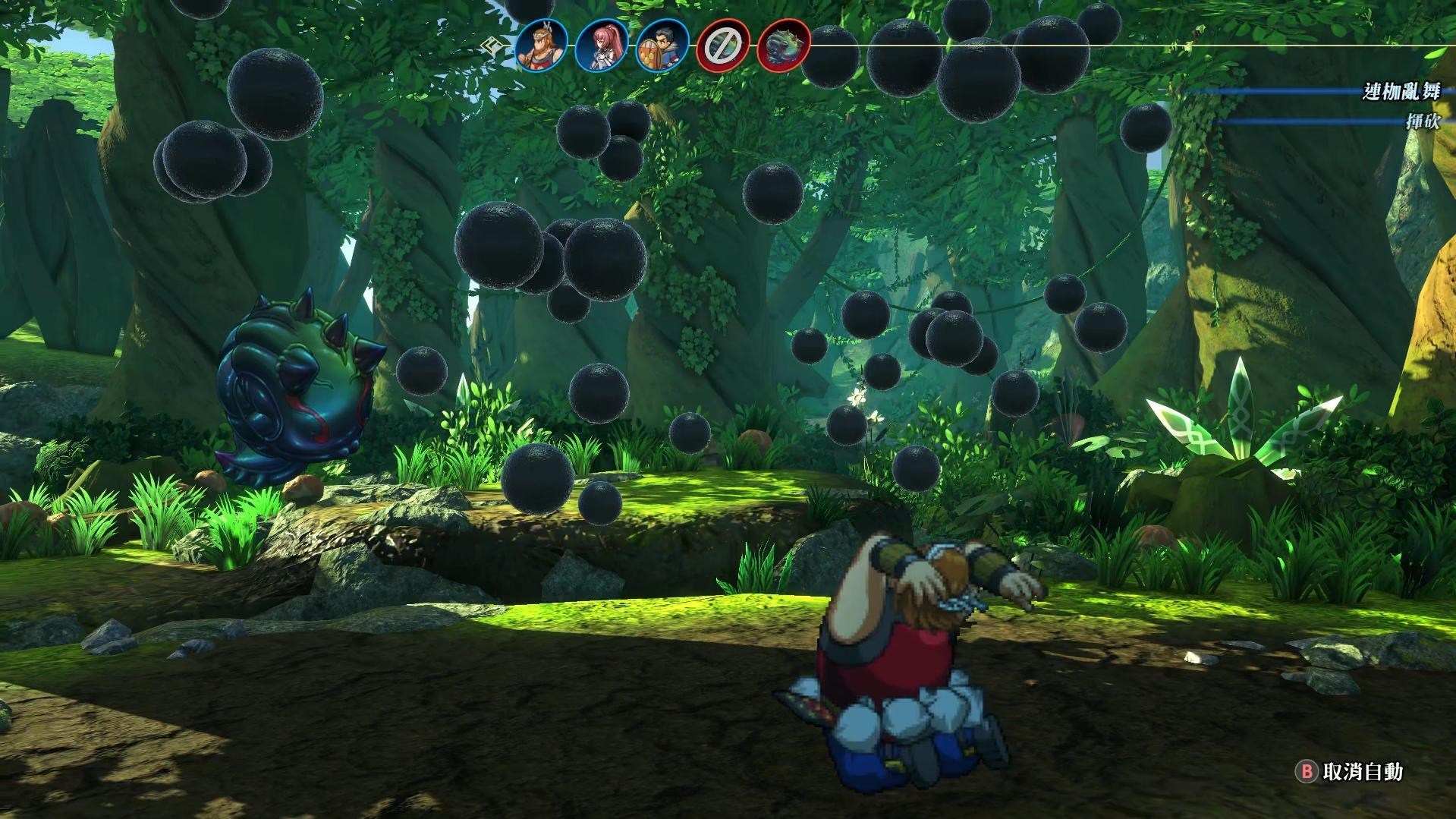The width and height of the screenshot is (1456, 819).
Task: Click the pink-haired girl turn portrait
Action: point(602,46)
